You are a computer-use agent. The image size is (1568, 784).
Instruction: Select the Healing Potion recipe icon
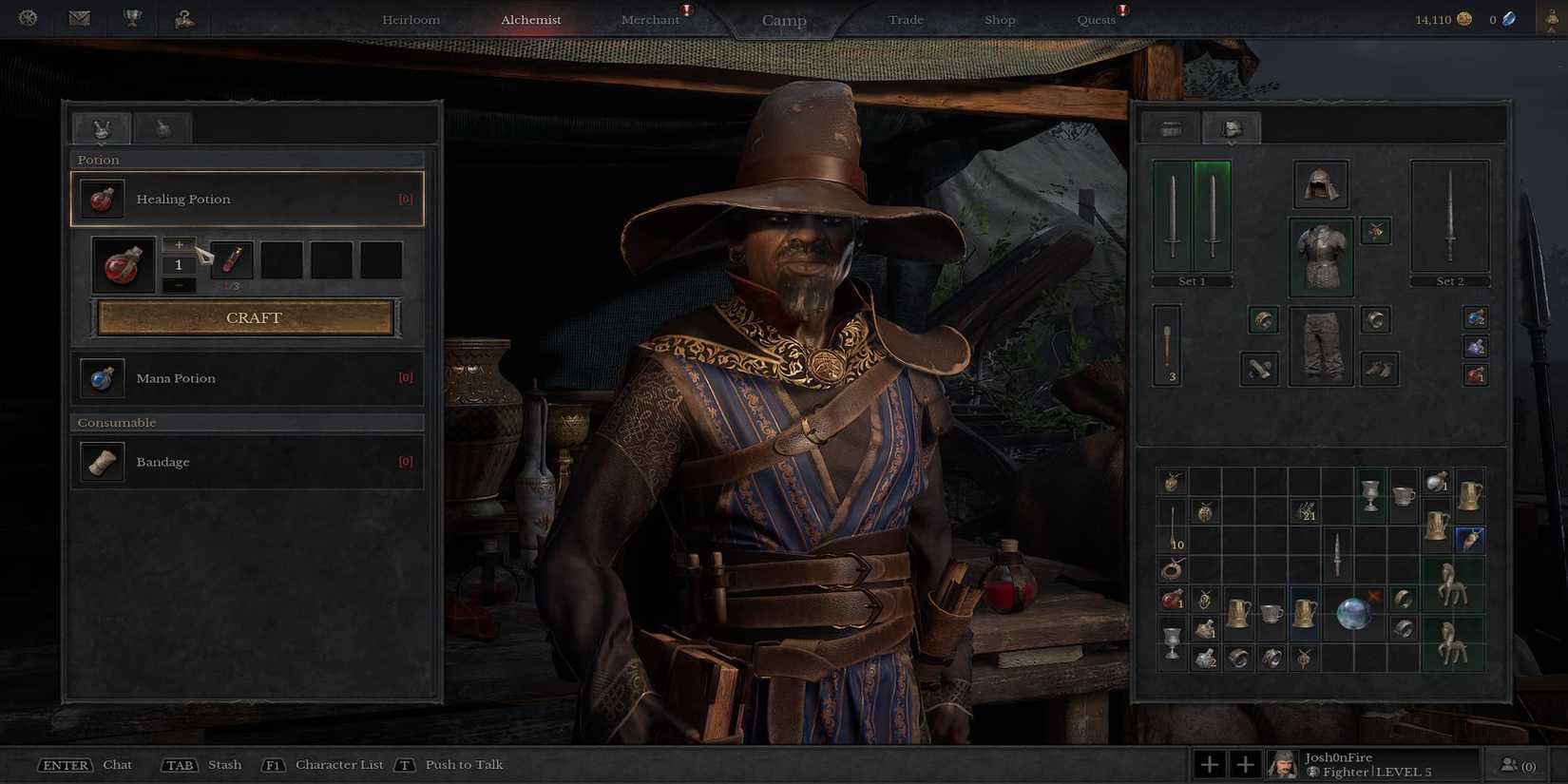(101, 199)
